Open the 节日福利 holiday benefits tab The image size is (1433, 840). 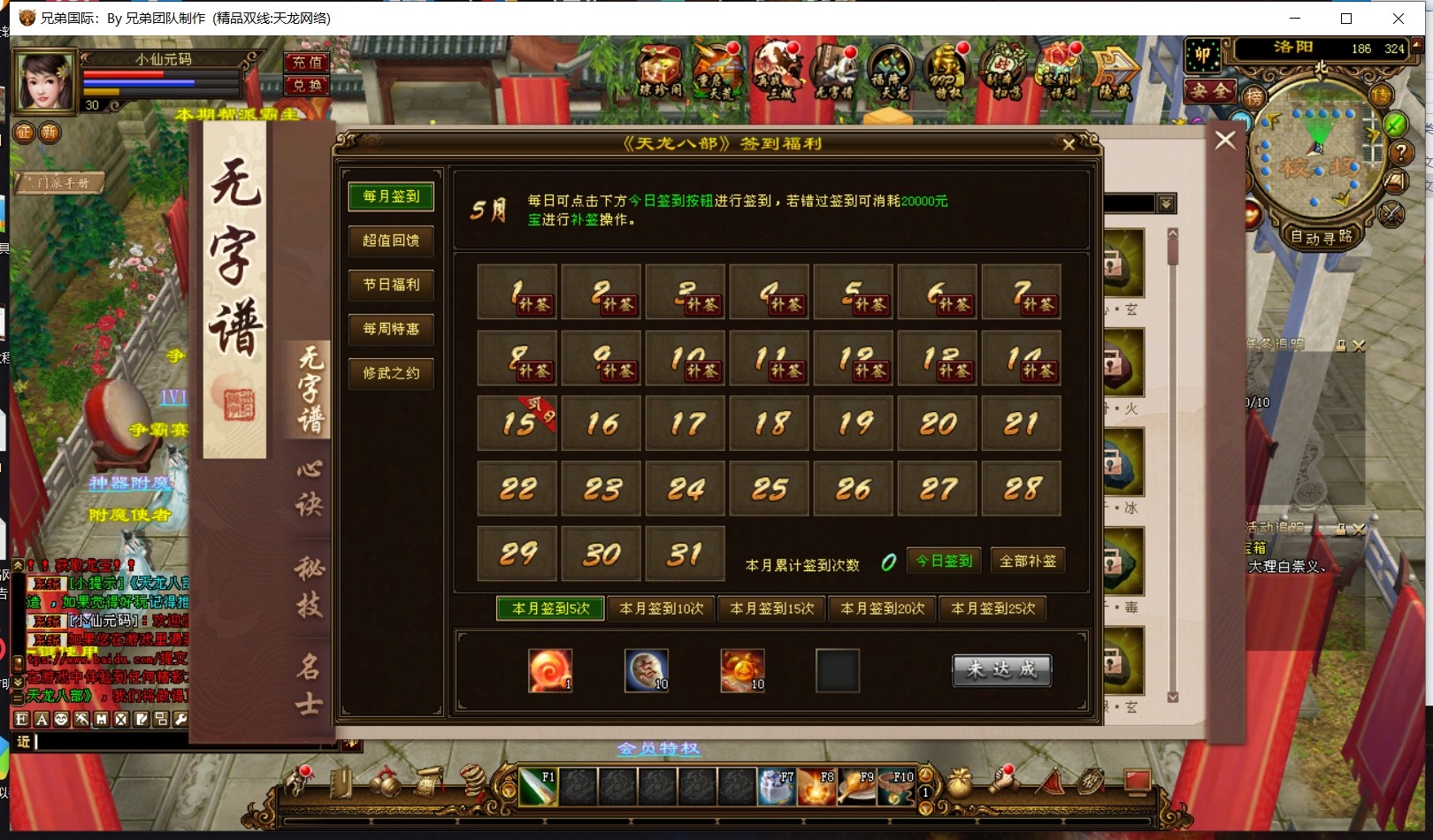click(x=391, y=285)
